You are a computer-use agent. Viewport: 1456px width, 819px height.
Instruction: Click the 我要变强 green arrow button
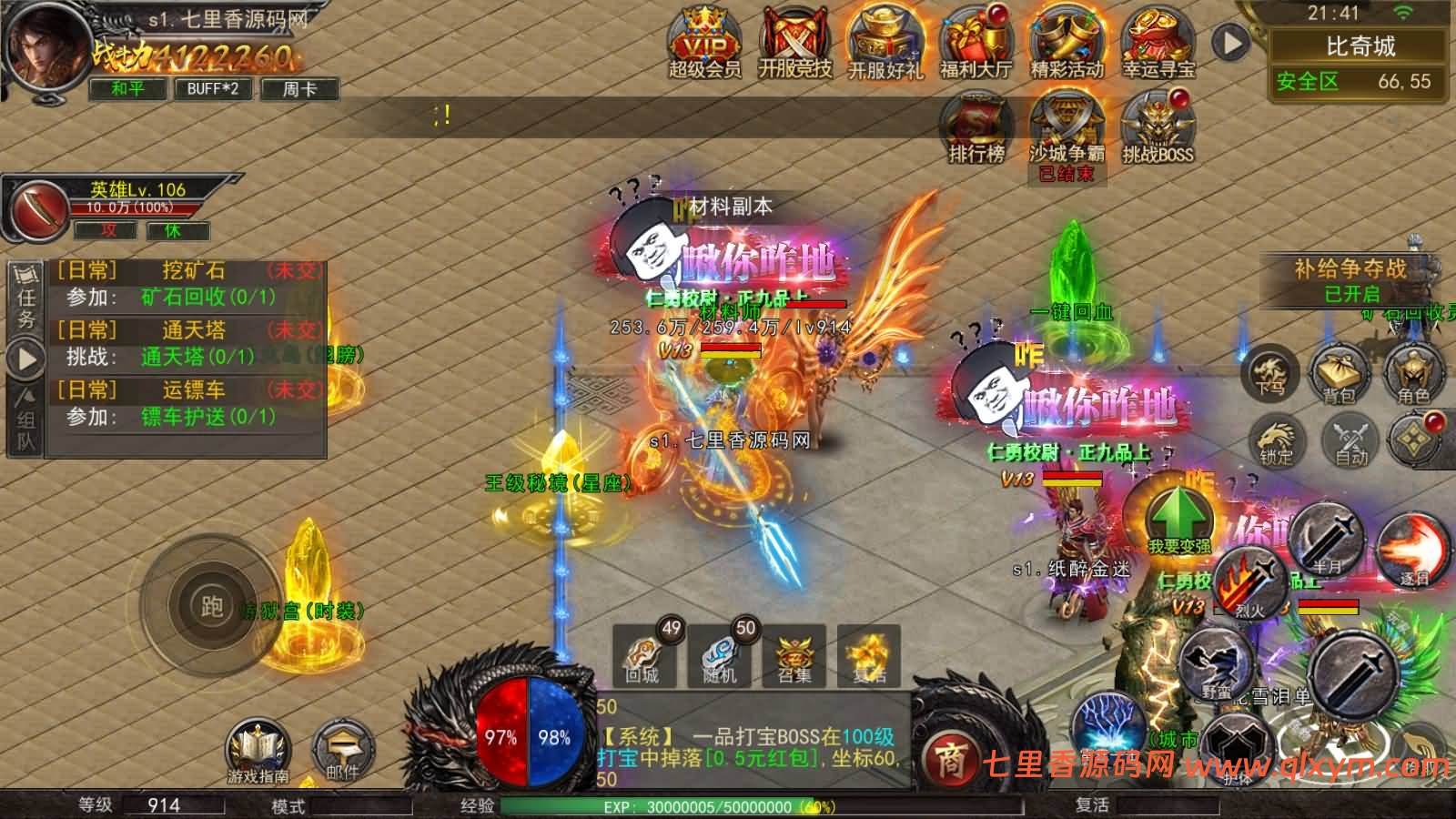pos(1177,519)
